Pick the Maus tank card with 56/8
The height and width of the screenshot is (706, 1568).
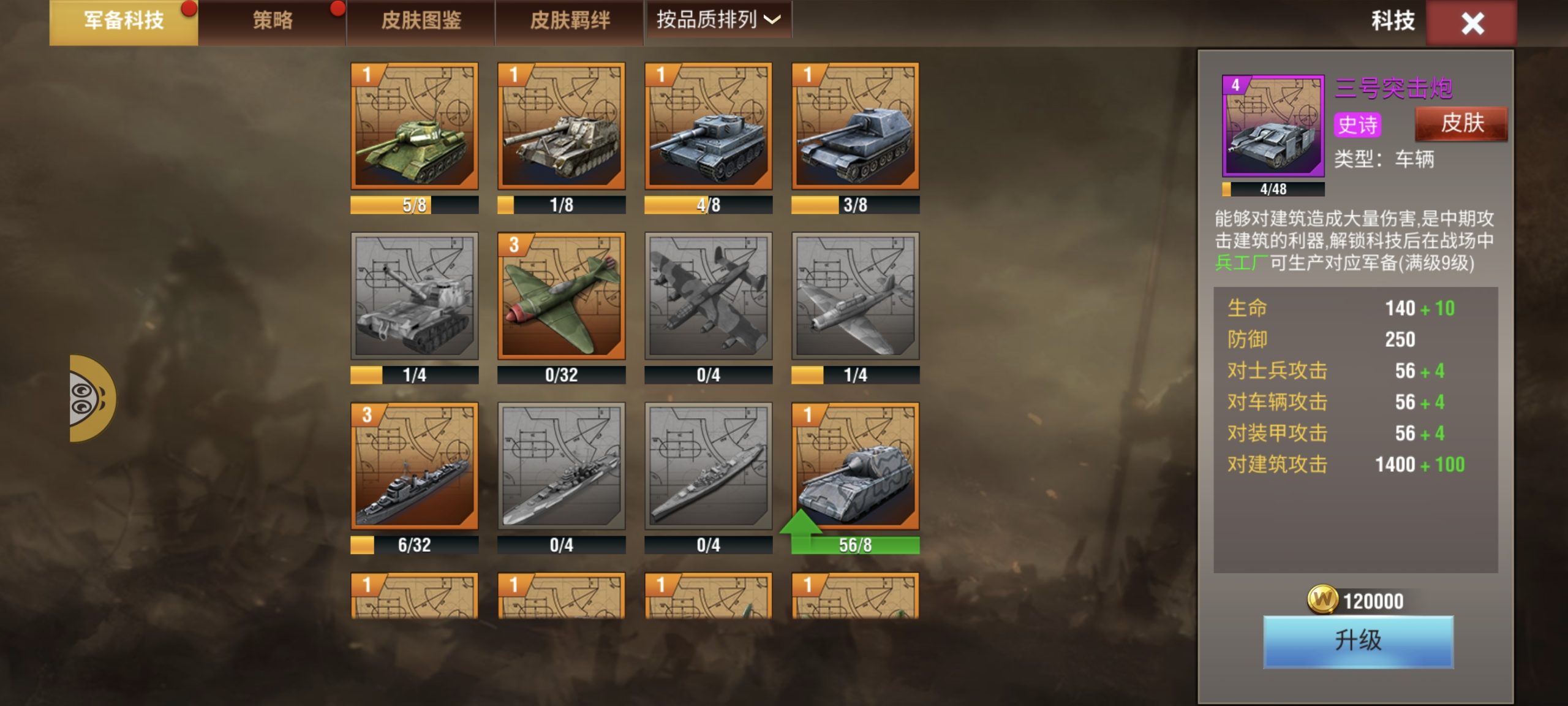(856, 466)
